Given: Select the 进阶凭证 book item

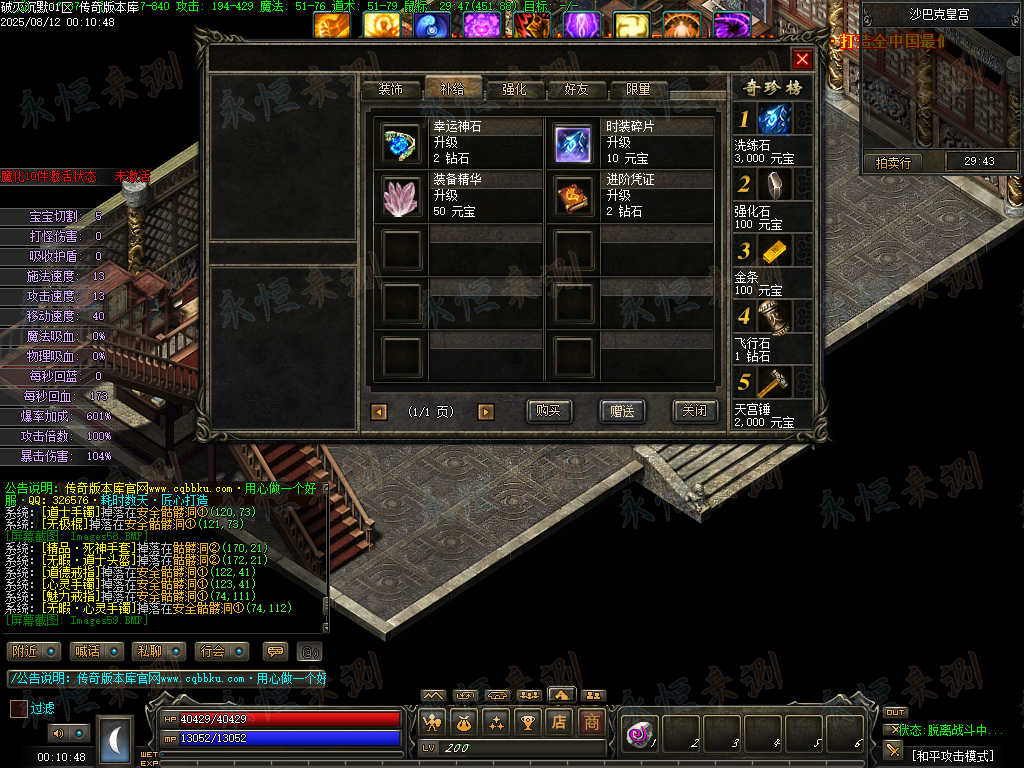Looking at the screenshot, I should [573, 196].
